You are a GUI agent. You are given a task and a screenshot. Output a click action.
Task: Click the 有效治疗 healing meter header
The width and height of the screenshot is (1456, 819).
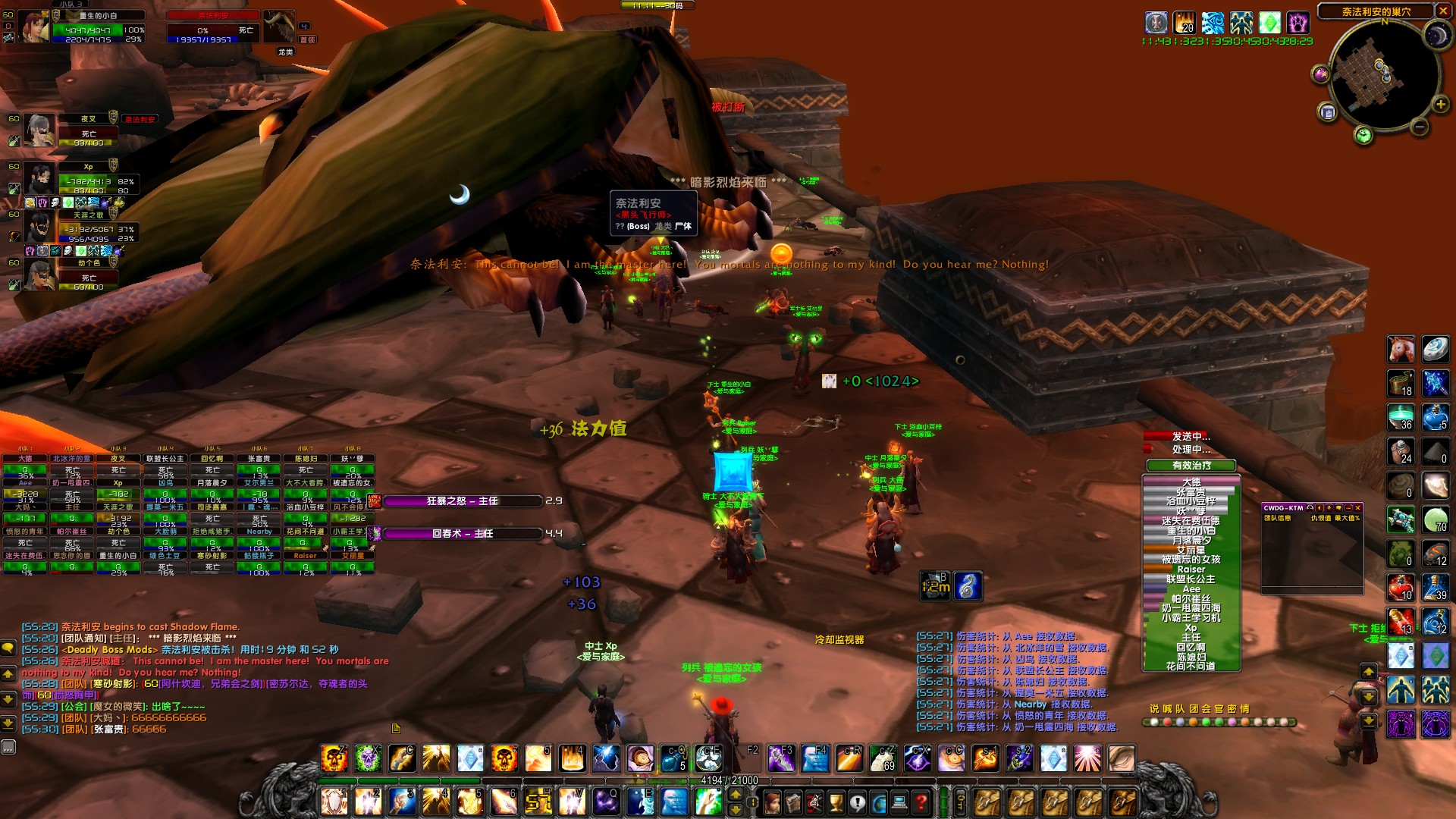click(x=1192, y=466)
